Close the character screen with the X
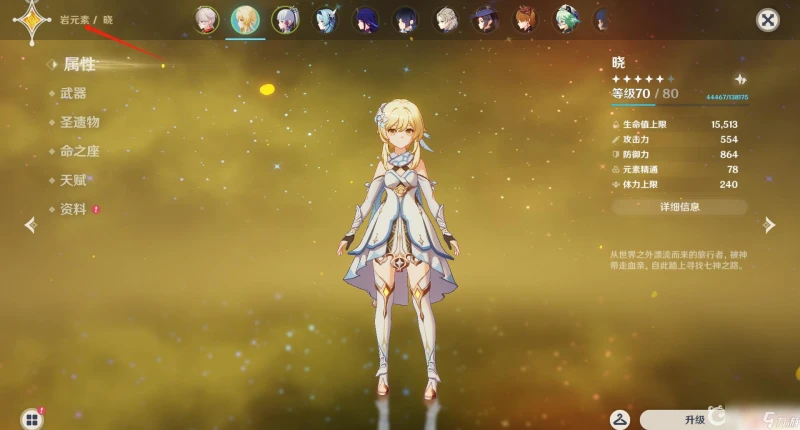This screenshot has width=800, height=430. click(767, 19)
